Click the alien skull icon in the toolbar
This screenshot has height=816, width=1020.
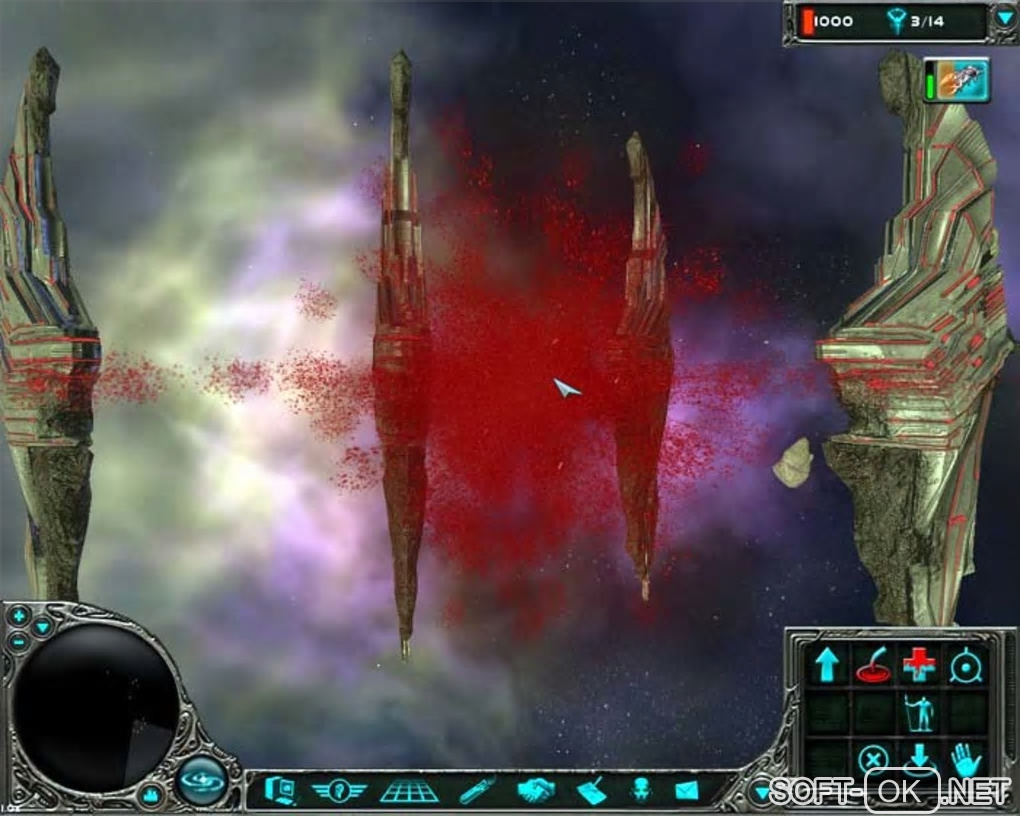point(639,791)
